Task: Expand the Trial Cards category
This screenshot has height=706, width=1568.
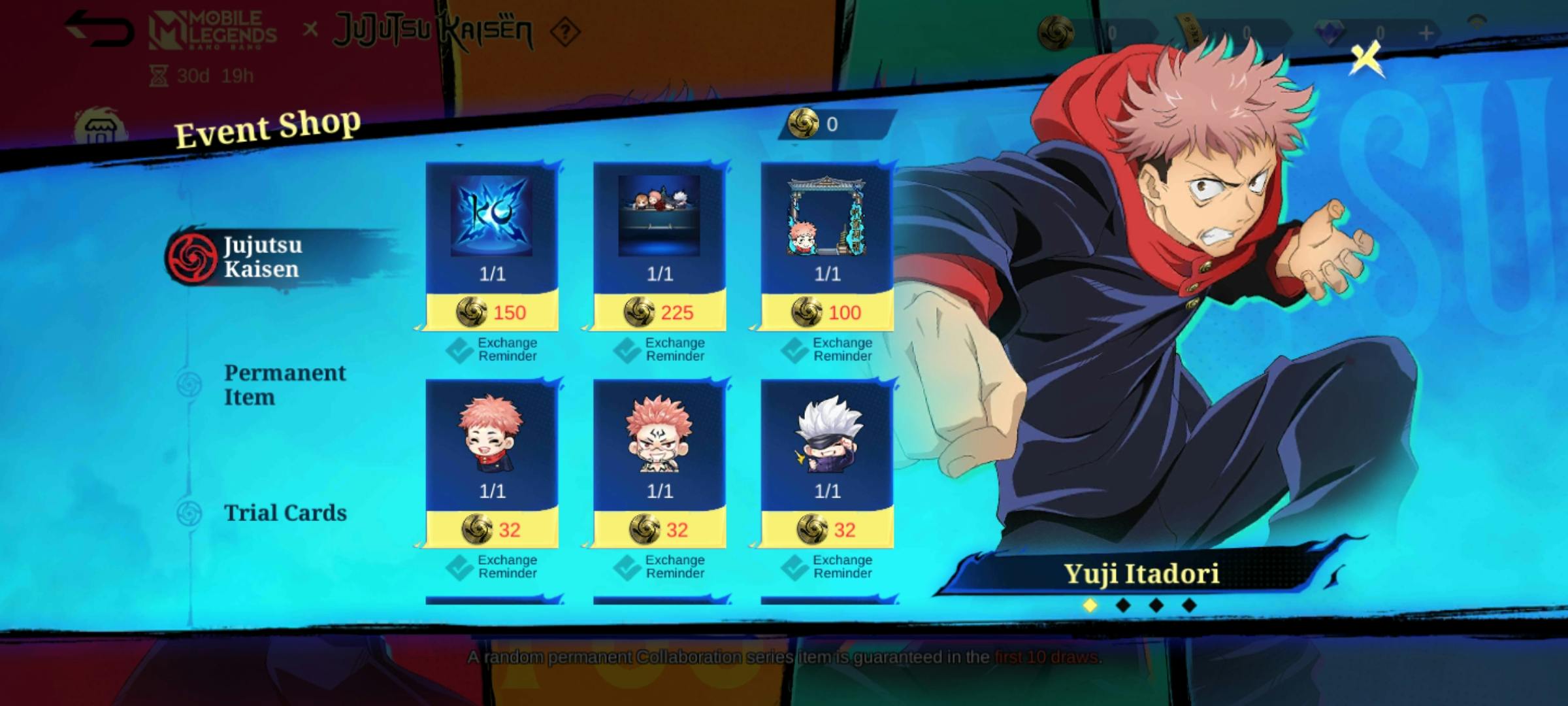Action: [286, 513]
